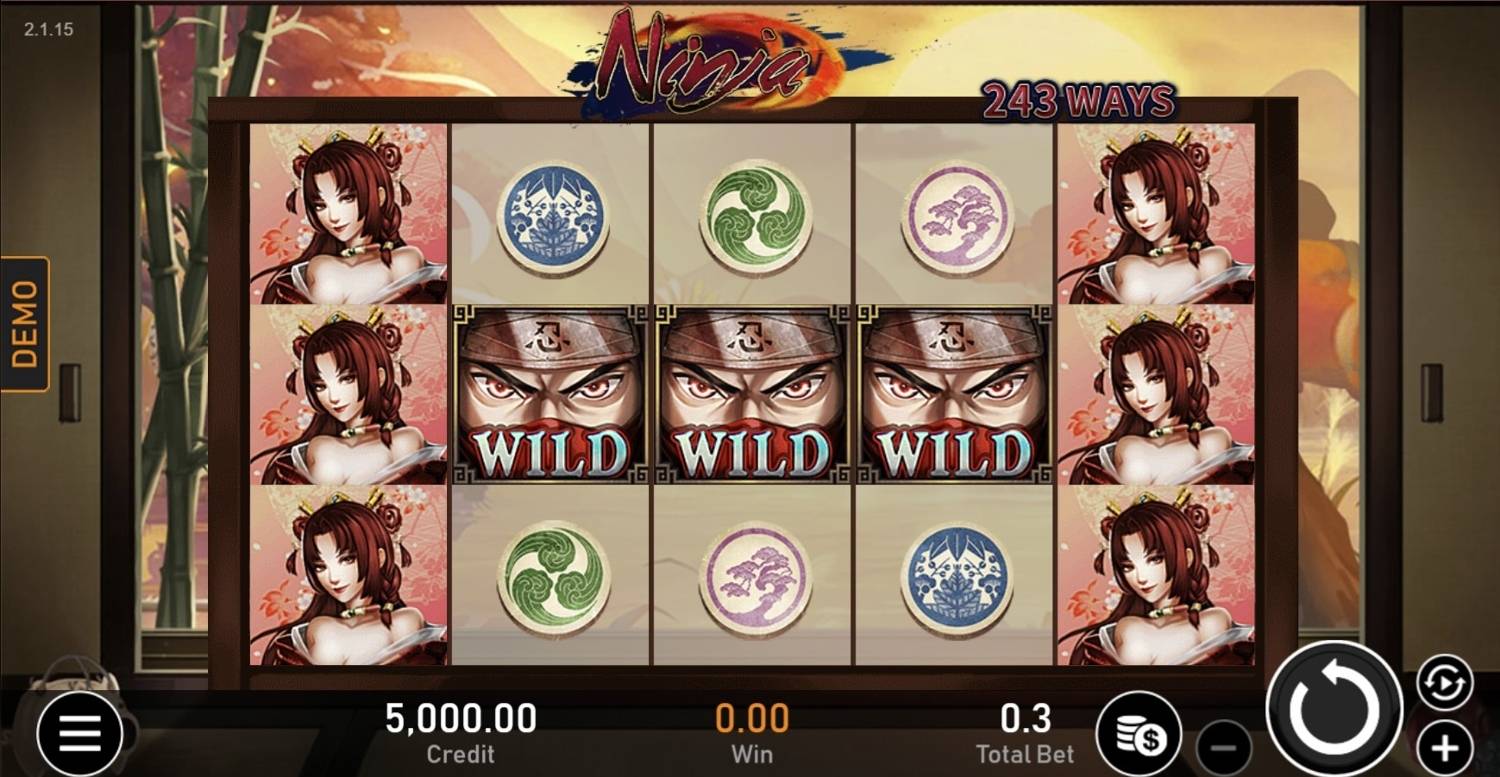Spin the reels with the circular arrow

(x=1334, y=709)
